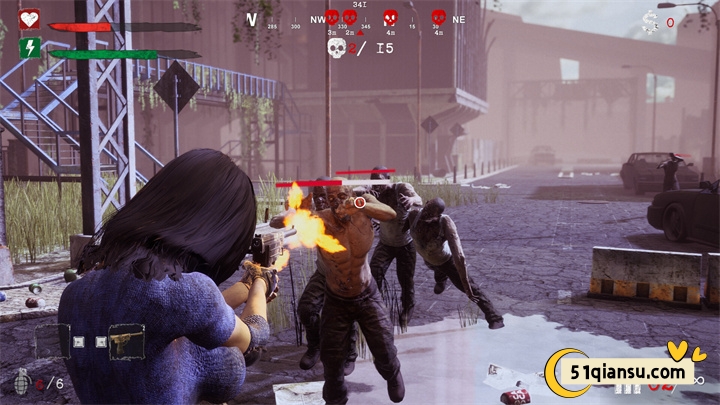This screenshot has width=720, height=405.
Task: Click the heart health icon
Action: pyautogui.click(x=30, y=19)
